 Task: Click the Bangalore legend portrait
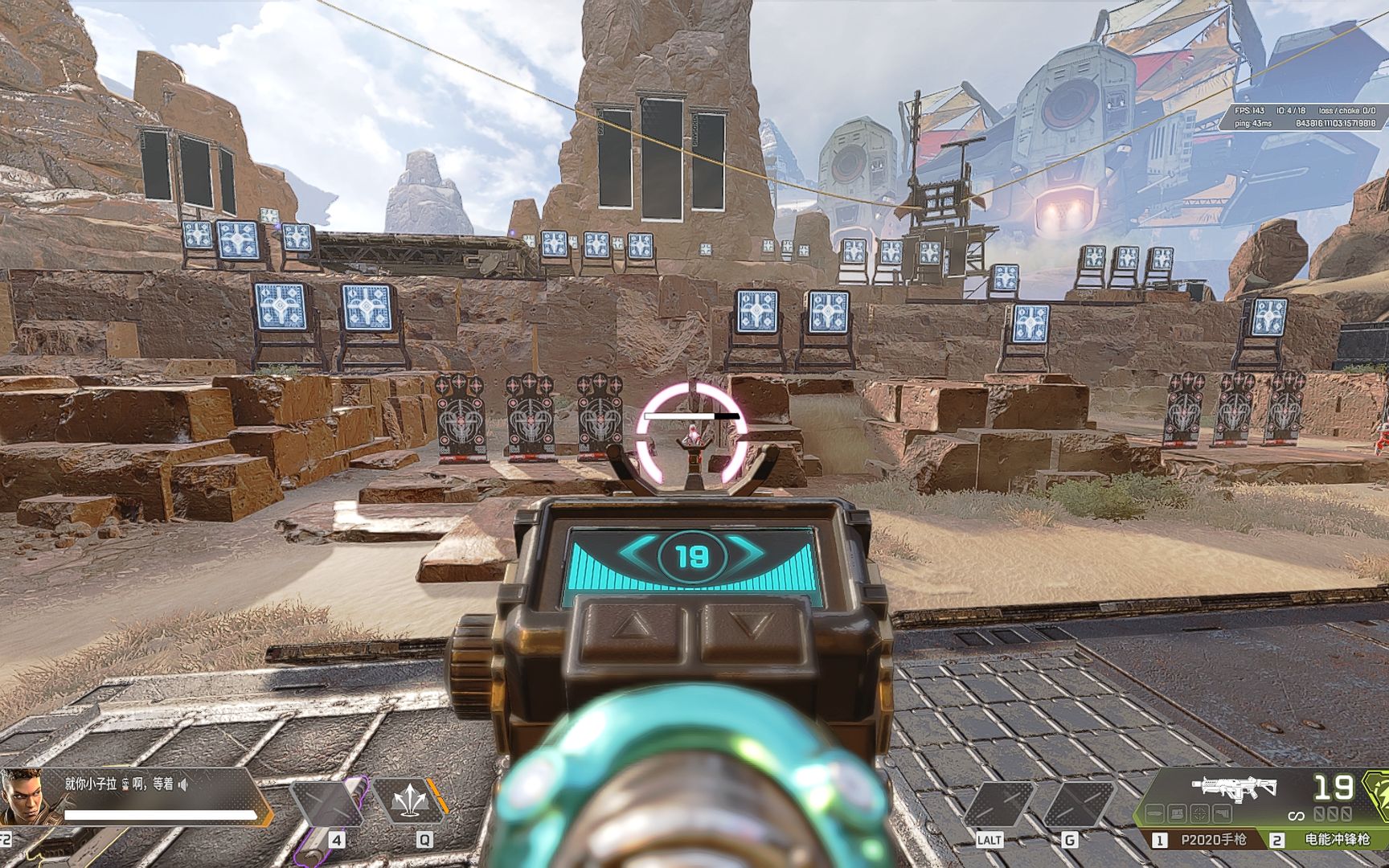(21, 796)
